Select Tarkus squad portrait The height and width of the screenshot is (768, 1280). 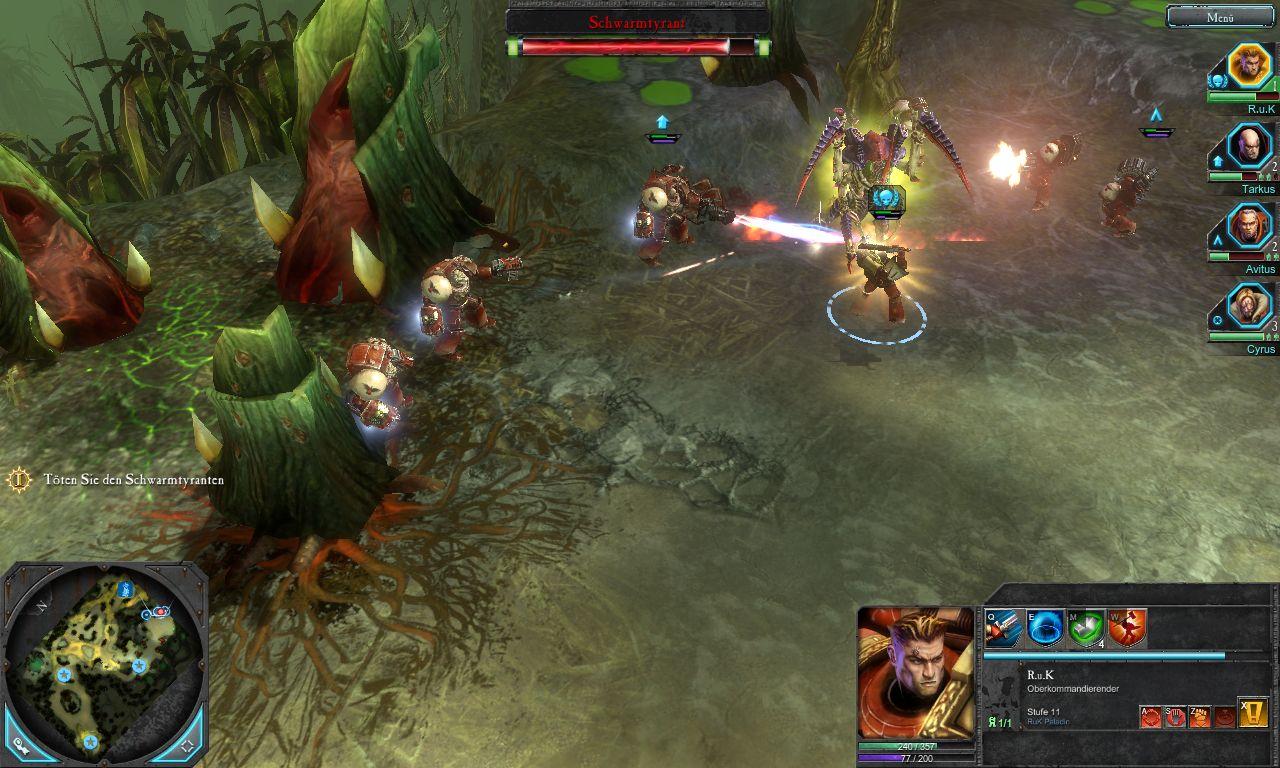(1248, 147)
